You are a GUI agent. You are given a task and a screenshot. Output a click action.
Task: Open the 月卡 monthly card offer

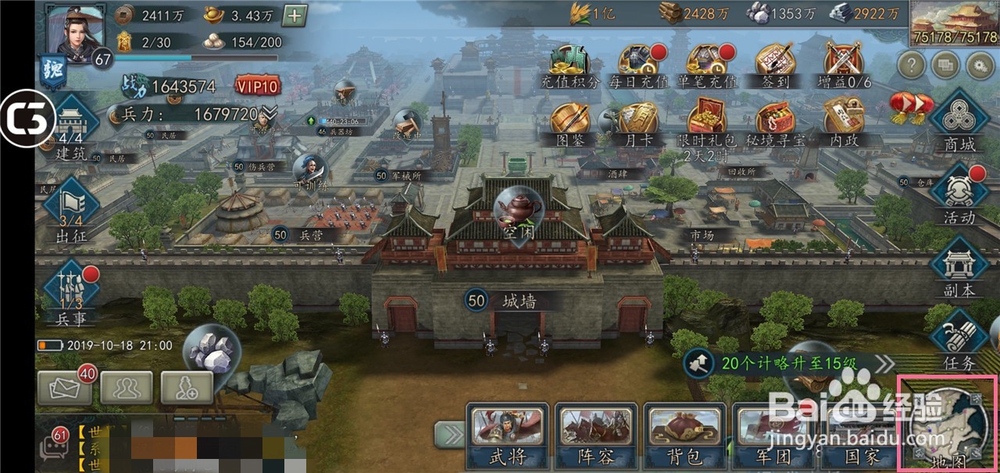pyautogui.click(x=637, y=125)
